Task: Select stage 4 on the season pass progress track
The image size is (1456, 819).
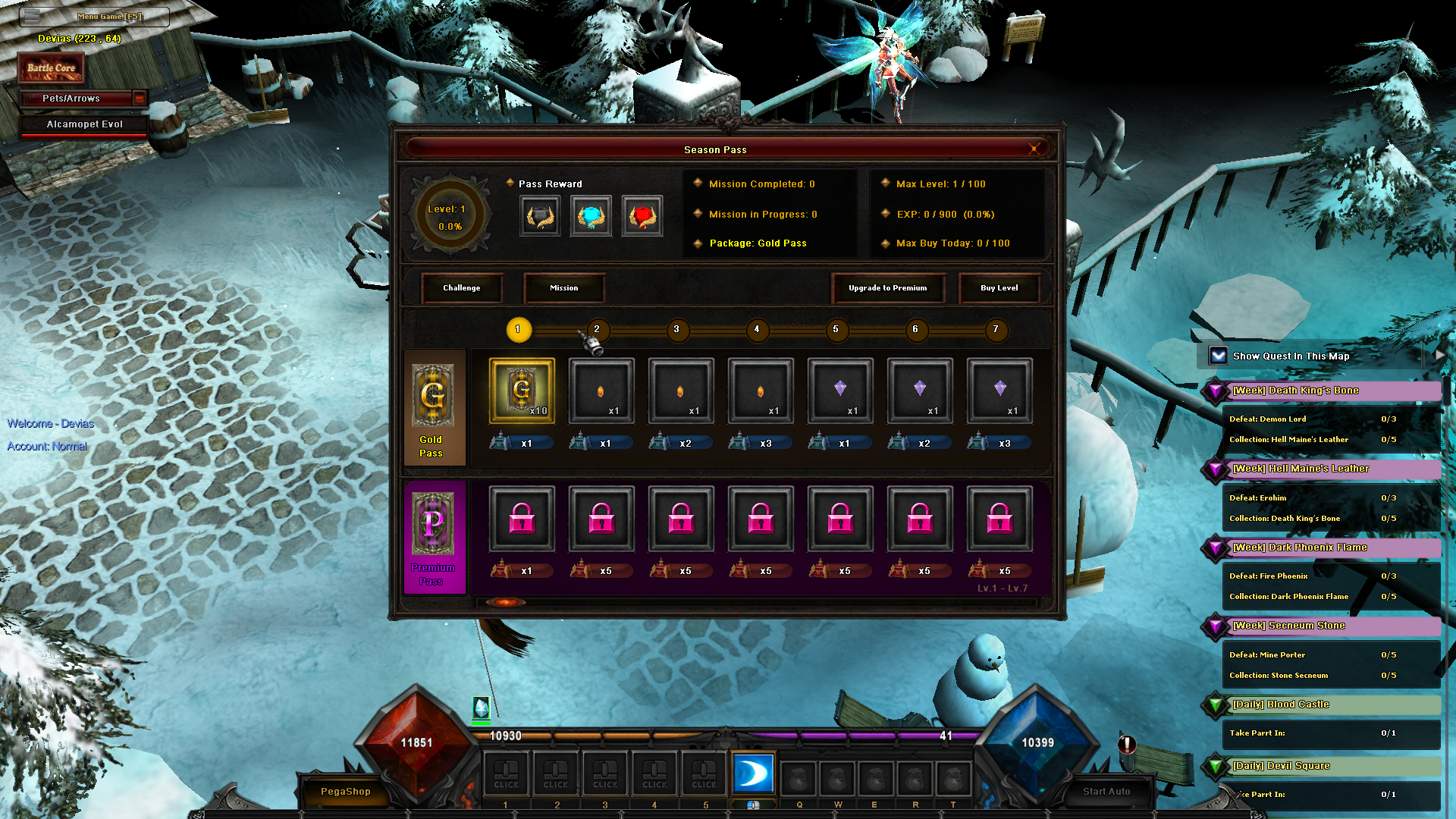Action: point(757,331)
